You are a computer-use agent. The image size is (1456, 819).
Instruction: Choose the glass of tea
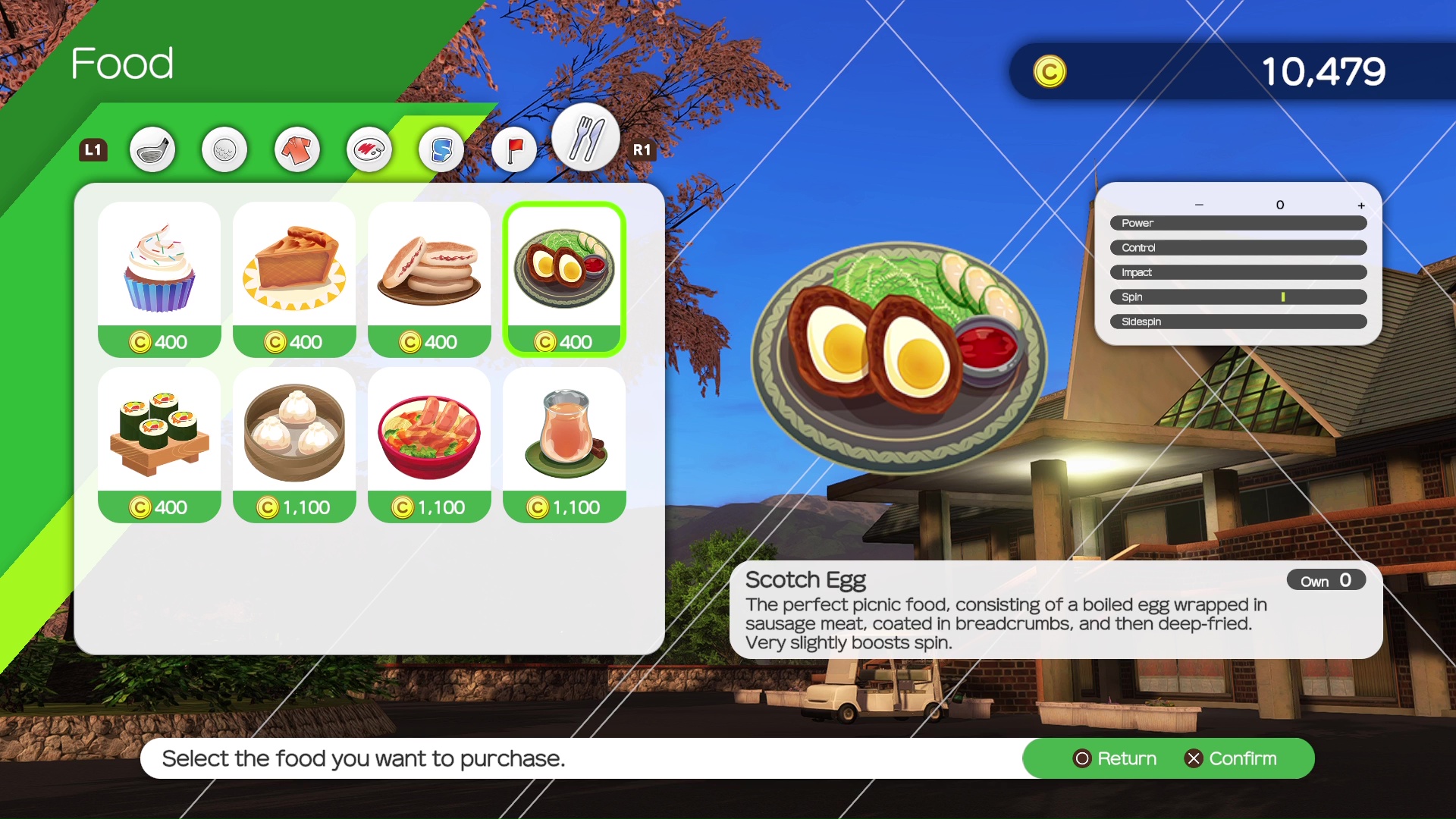pos(564,444)
